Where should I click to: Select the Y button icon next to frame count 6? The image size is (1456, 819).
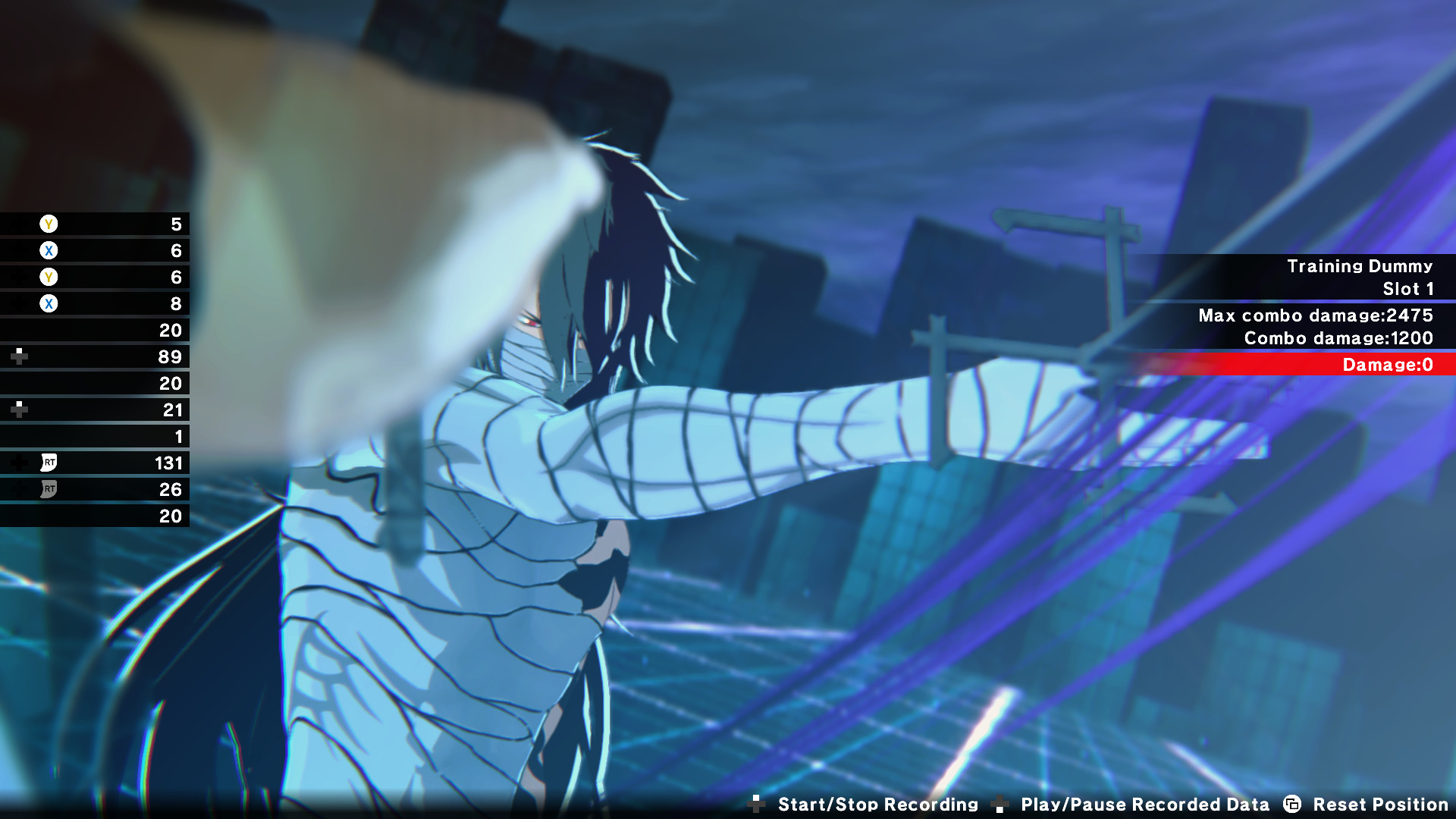pyautogui.click(x=47, y=278)
